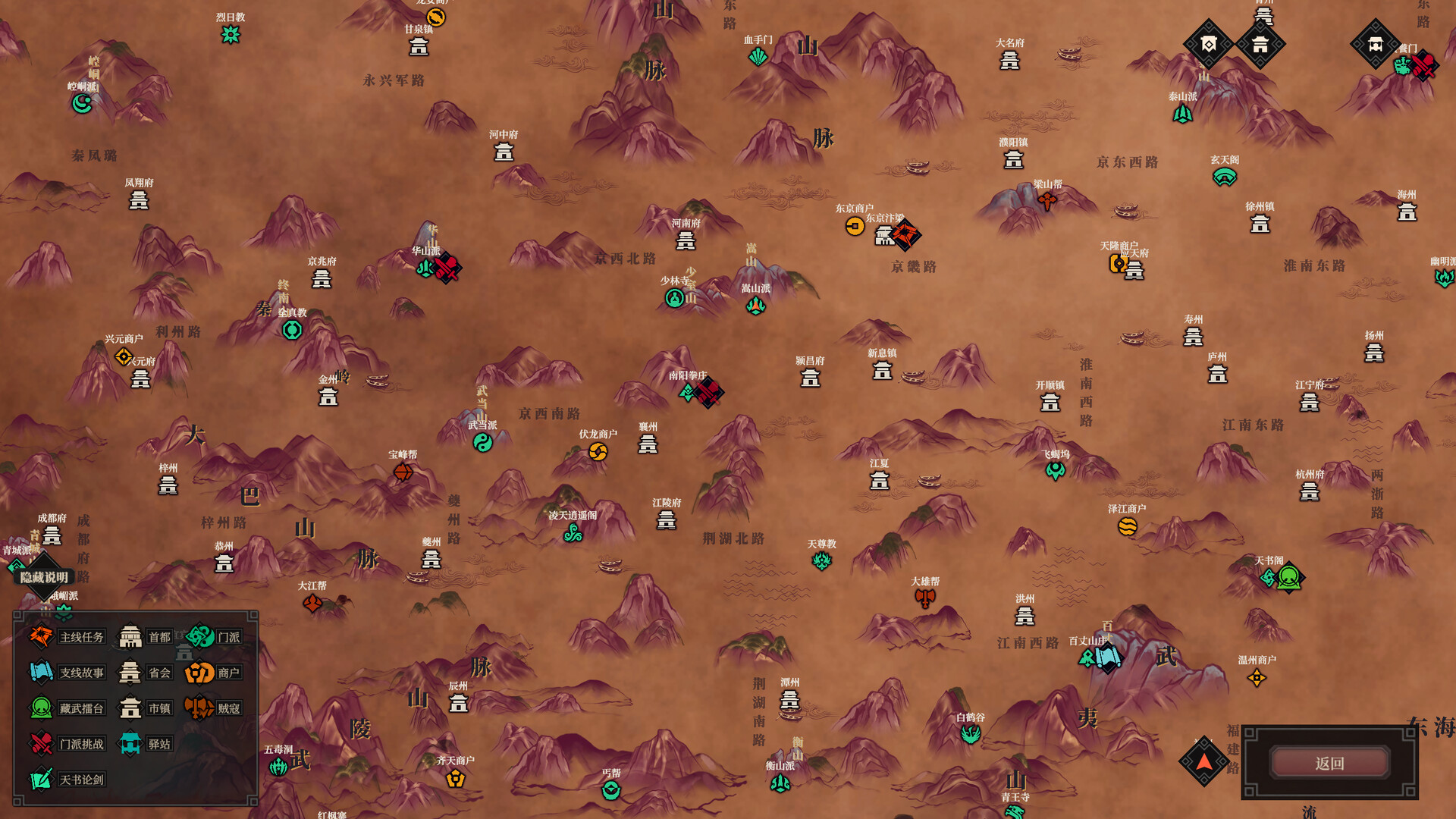
Task: Select the city gate diamond icon
Action: click(1260, 44)
